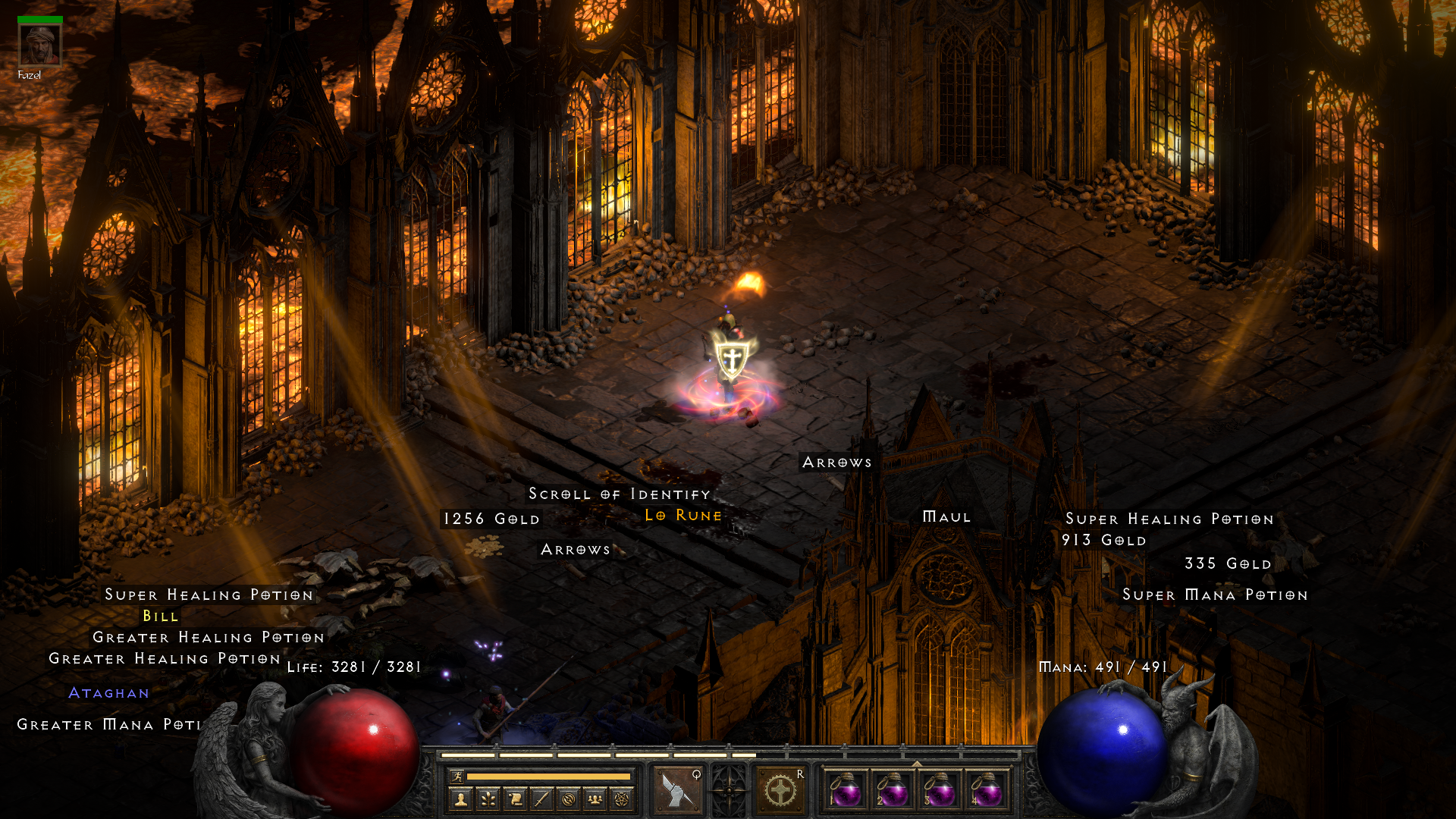The height and width of the screenshot is (819, 1456).
Task: Click the yellow stamina bar
Action: (x=548, y=777)
